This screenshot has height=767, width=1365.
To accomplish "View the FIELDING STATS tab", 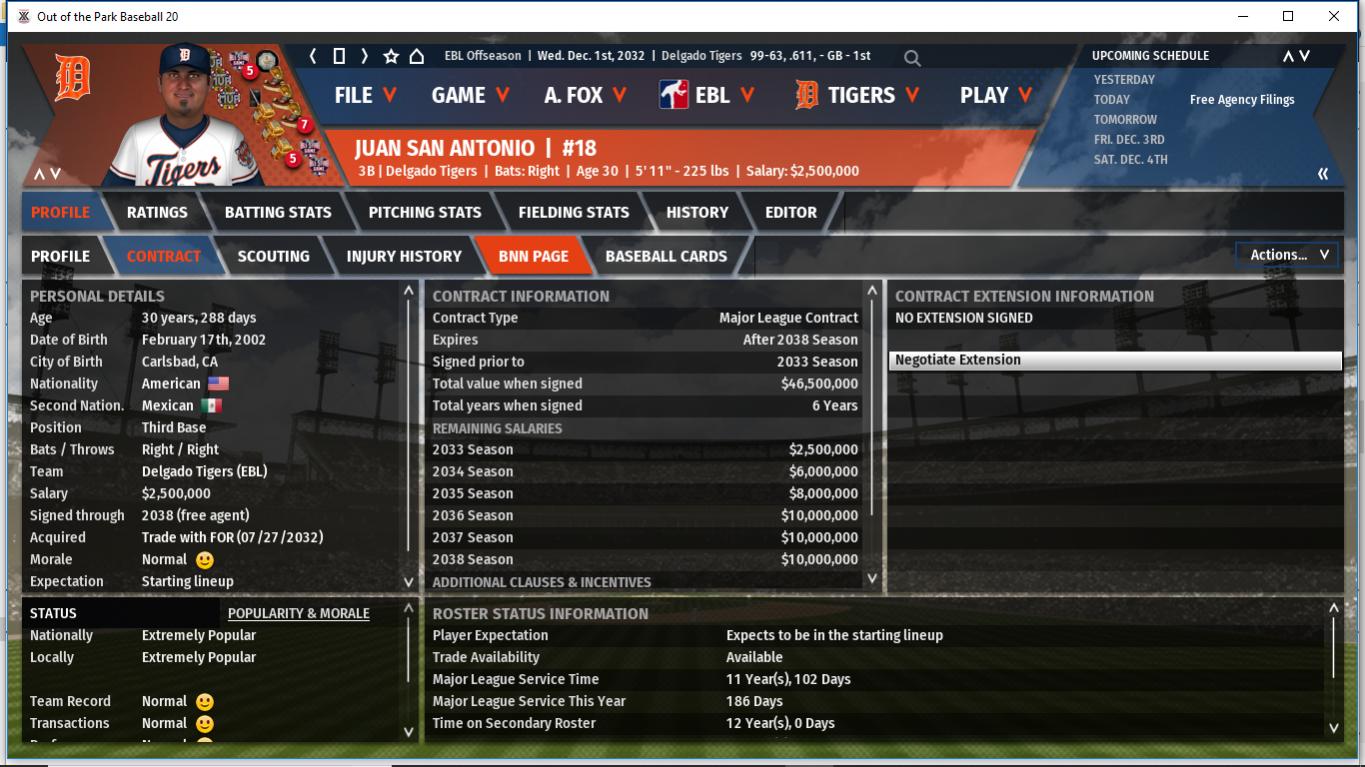I will 573,212.
